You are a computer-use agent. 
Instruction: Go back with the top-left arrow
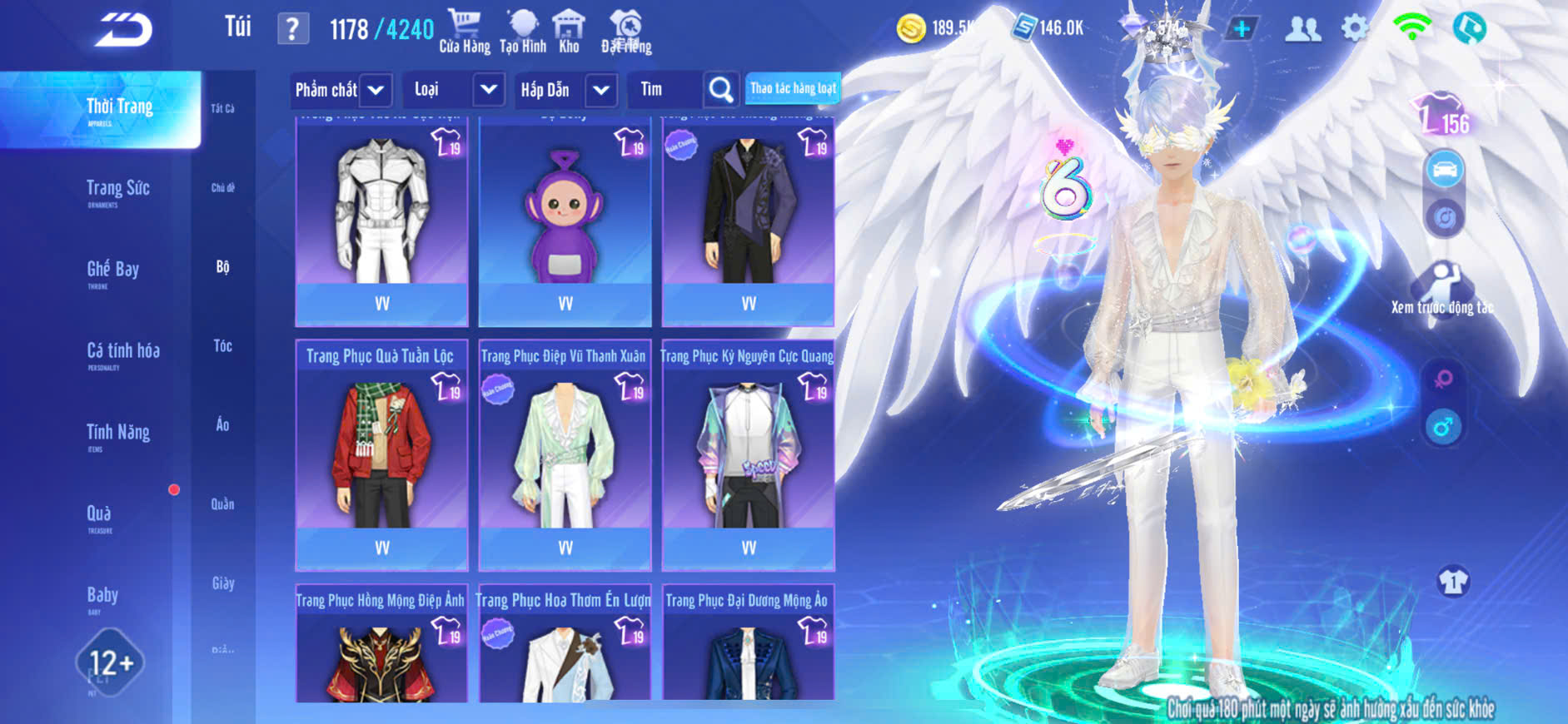coord(123,30)
